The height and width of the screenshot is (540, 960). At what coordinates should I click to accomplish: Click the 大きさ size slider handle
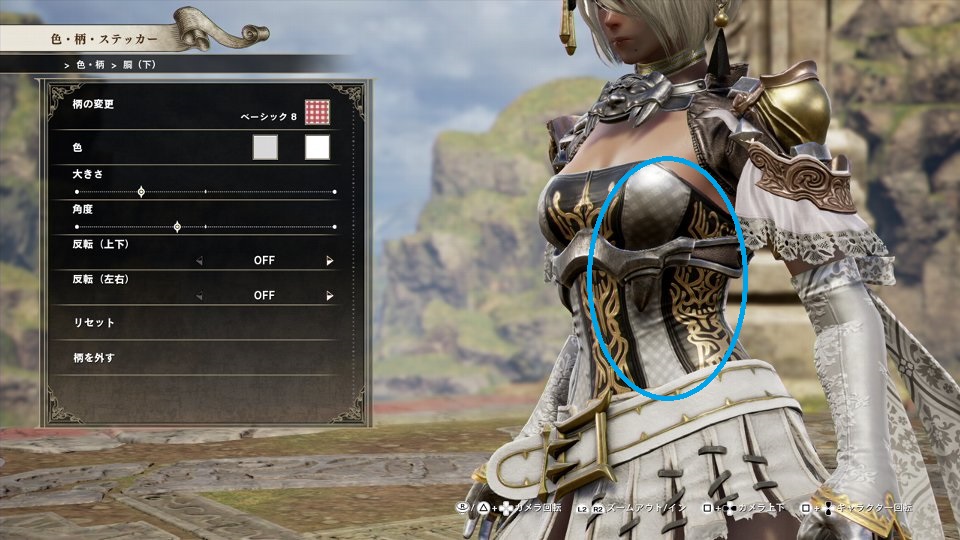point(141,191)
